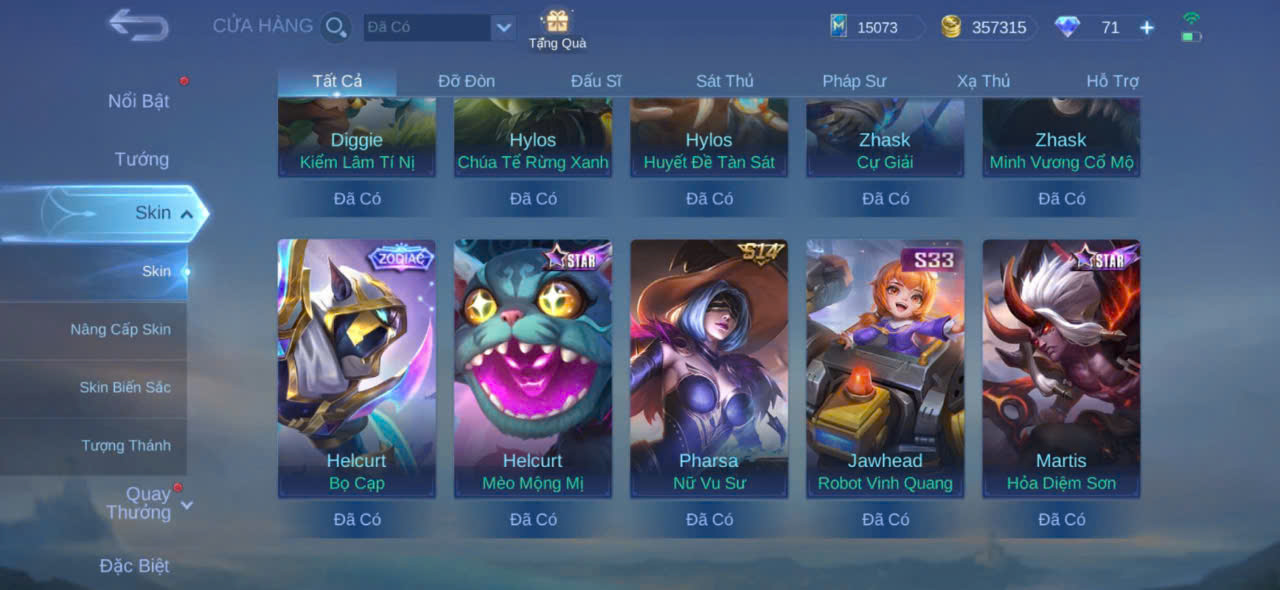The width and height of the screenshot is (1280, 590).
Task: Choose the Pharsa Nữ Vu Sư skin
Action: click(709, 368)
